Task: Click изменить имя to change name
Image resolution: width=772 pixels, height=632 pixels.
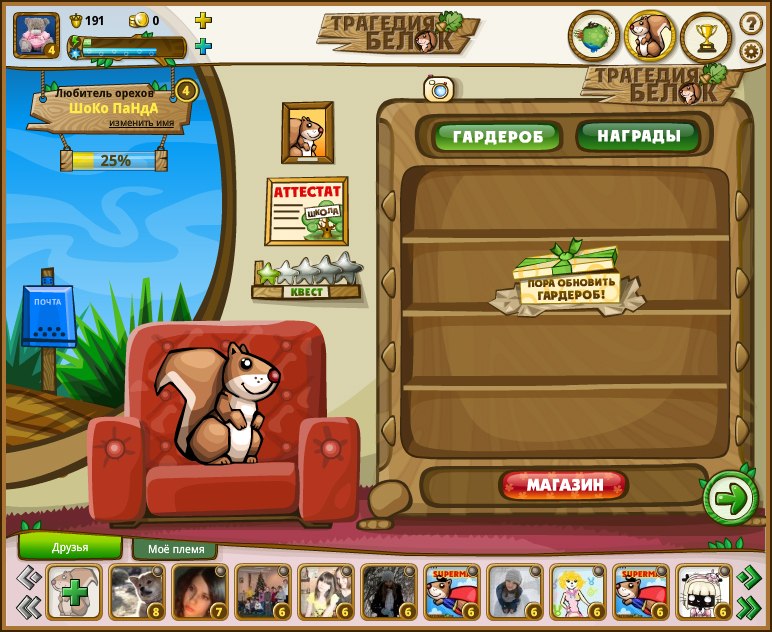Action: 148,123
